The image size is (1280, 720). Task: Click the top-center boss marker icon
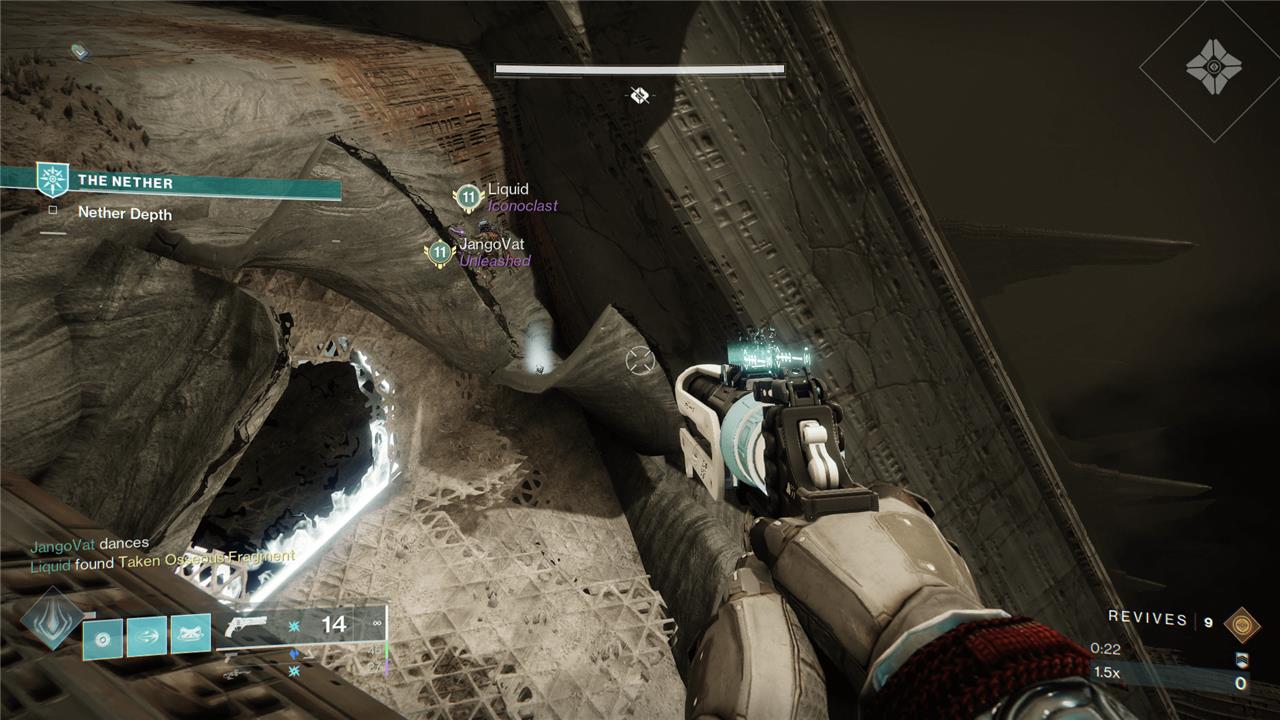point(640,96)
